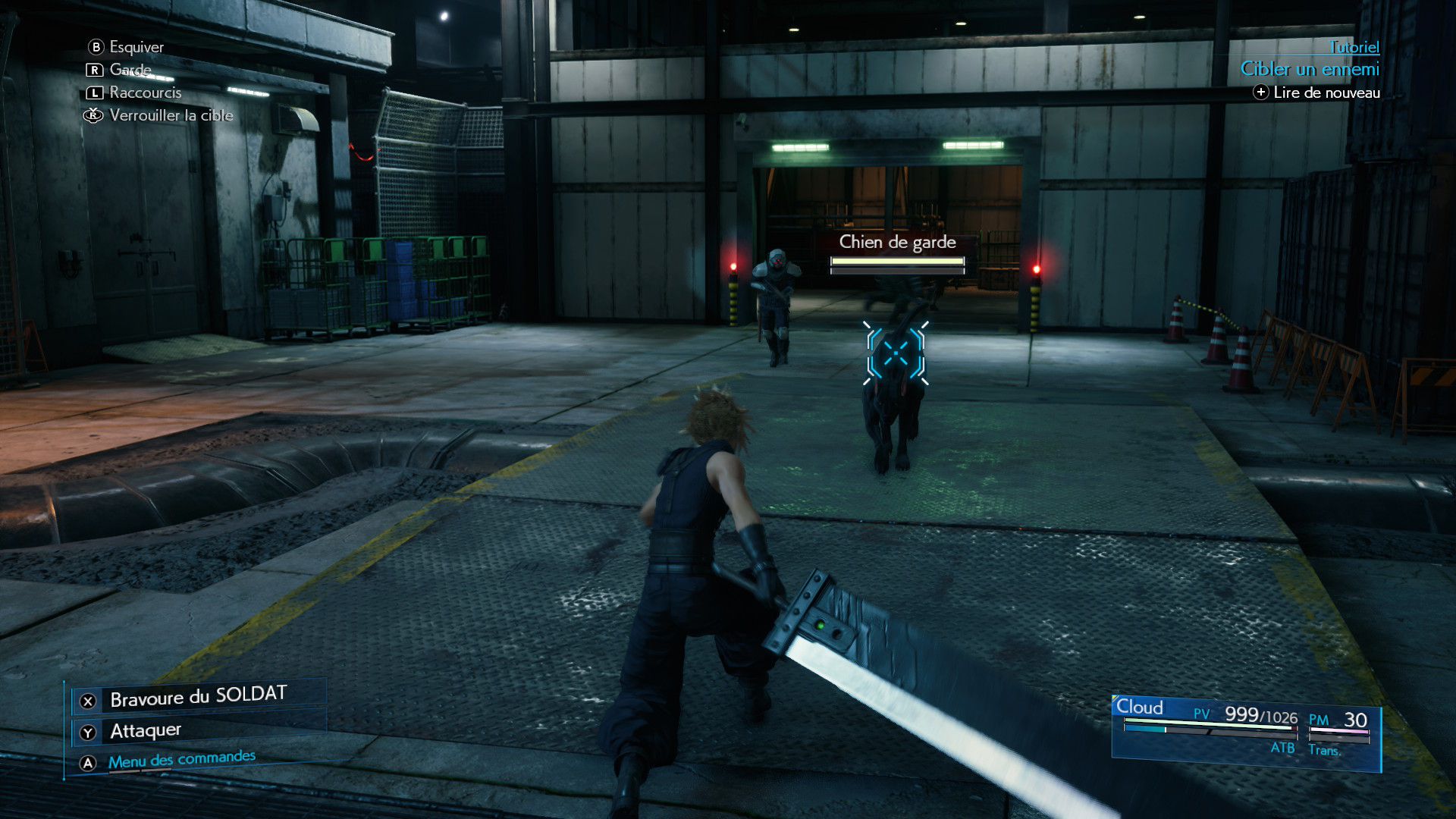Open the Tutoriel link
Viewport: 1456px width, 819px height.
[1354, 47]
